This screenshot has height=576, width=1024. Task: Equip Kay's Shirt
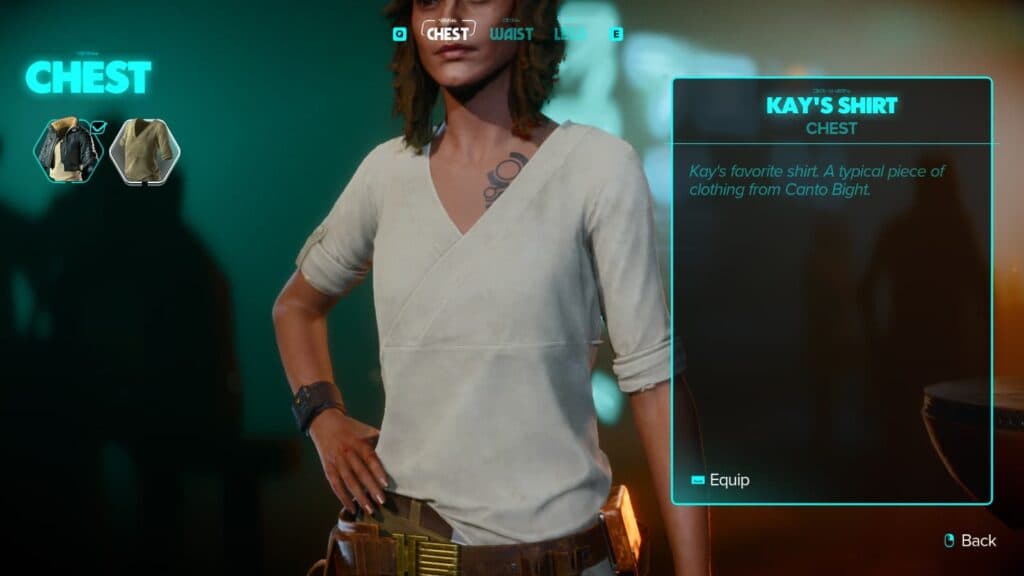[x=720, y=480]
